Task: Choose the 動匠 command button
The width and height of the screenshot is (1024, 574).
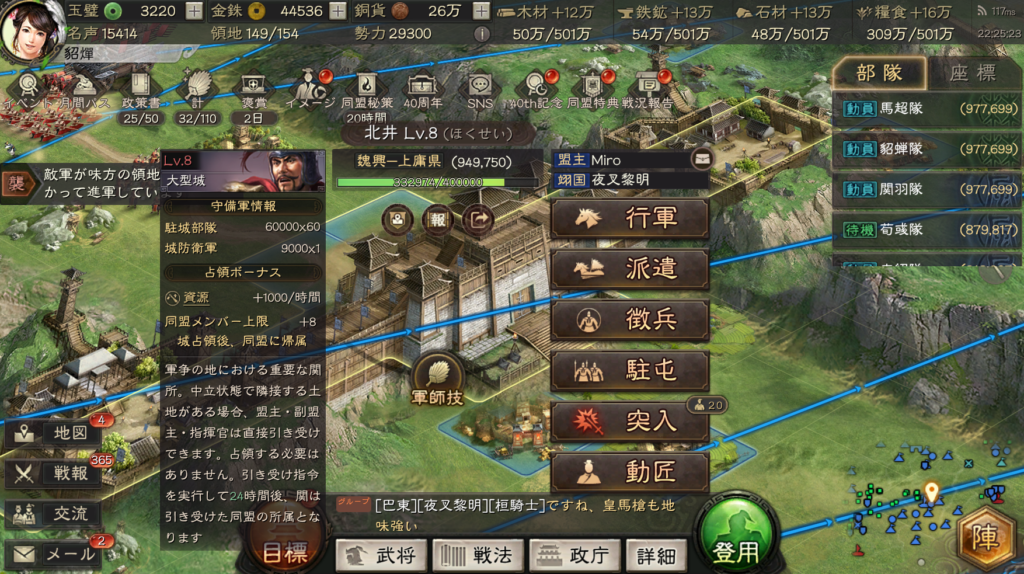Action: coord(630,471)
